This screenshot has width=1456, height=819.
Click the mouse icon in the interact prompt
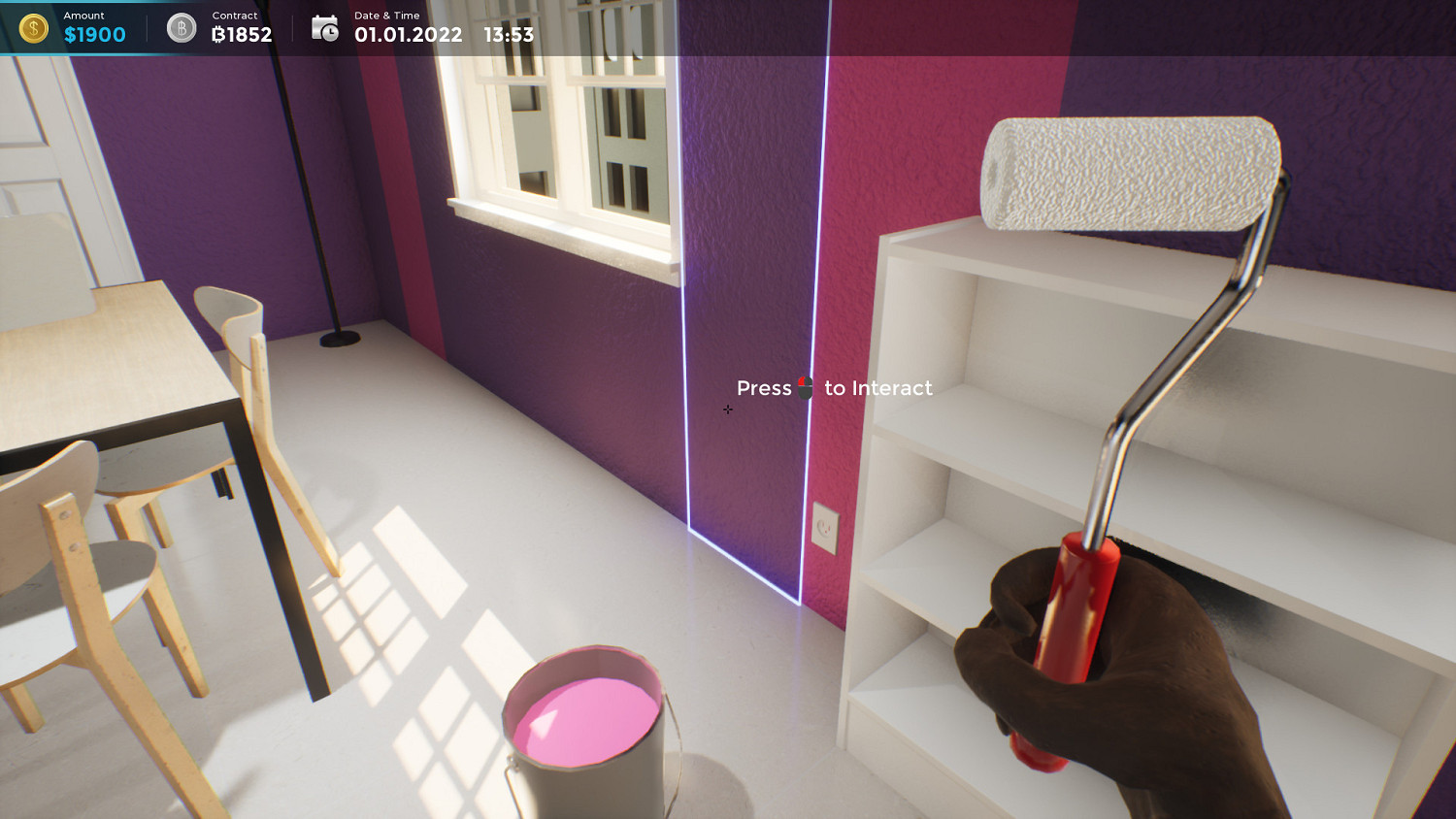(x=806, y=387)
